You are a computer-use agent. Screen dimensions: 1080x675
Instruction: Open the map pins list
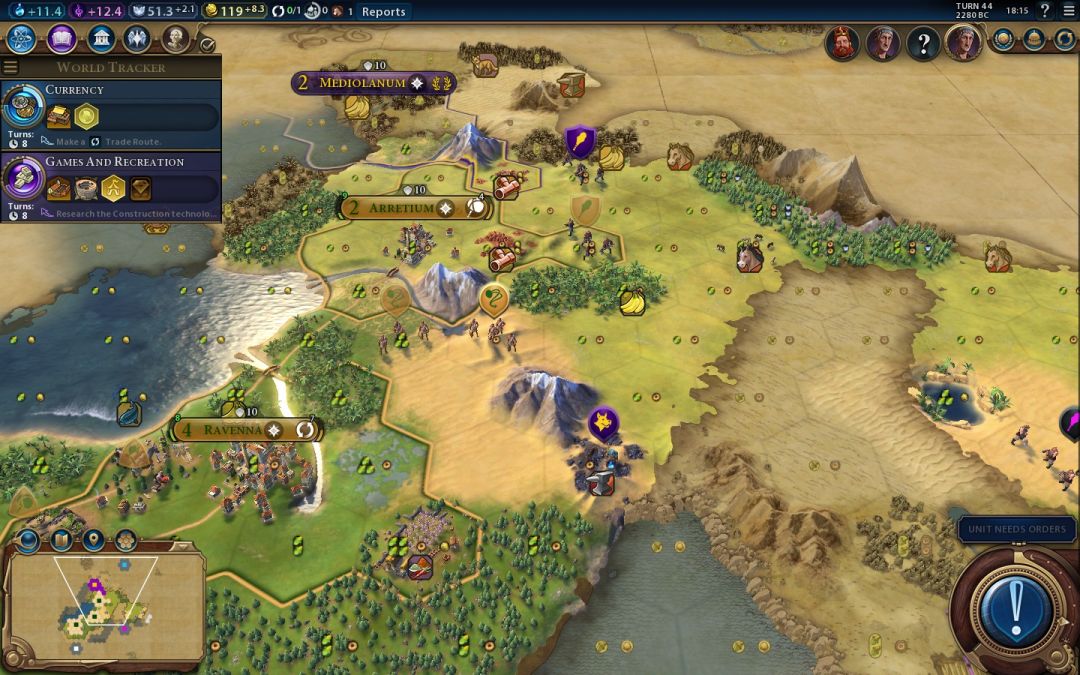tap(93, 541)
